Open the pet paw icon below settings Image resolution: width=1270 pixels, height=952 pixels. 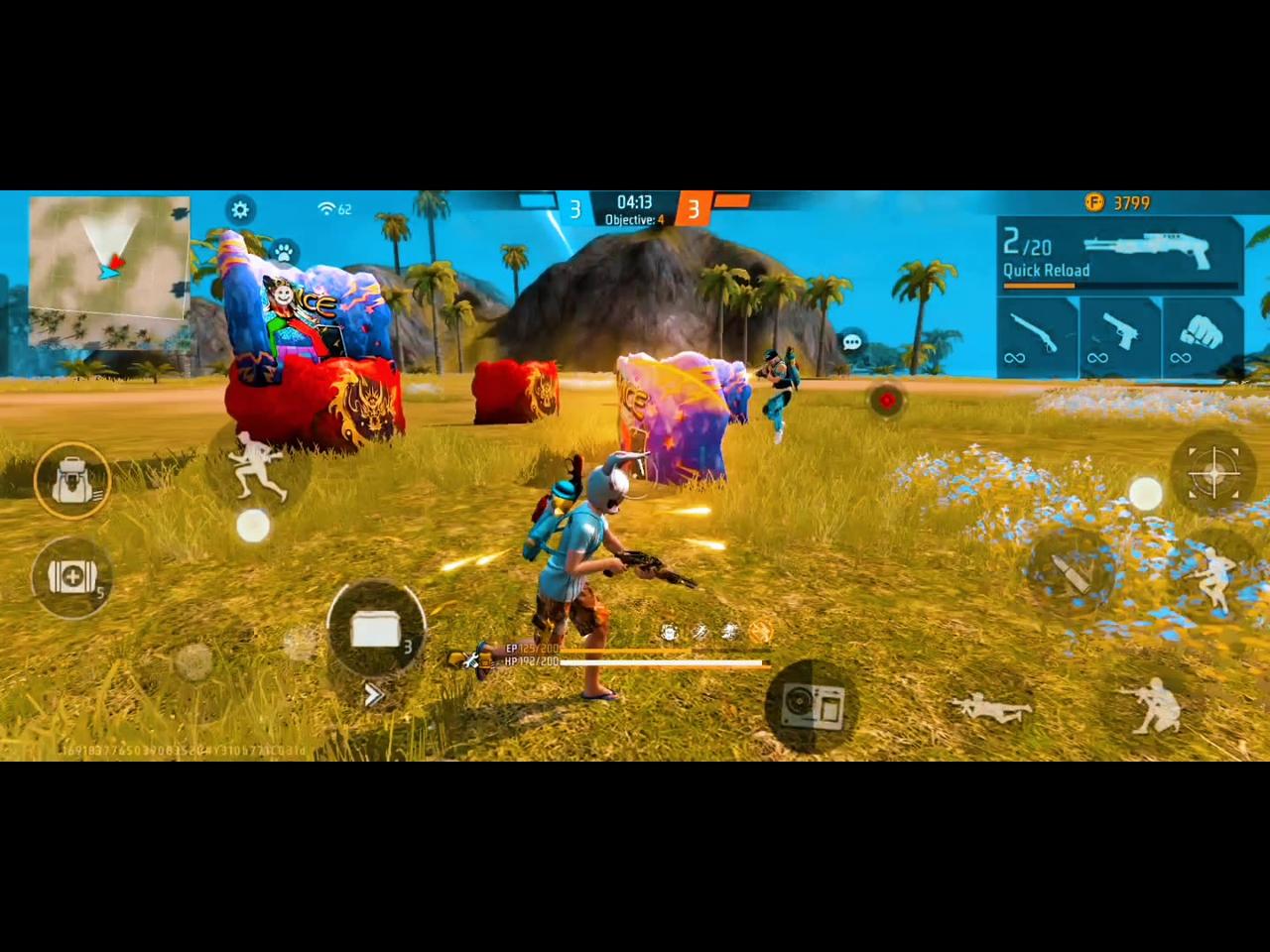point(284,252)
